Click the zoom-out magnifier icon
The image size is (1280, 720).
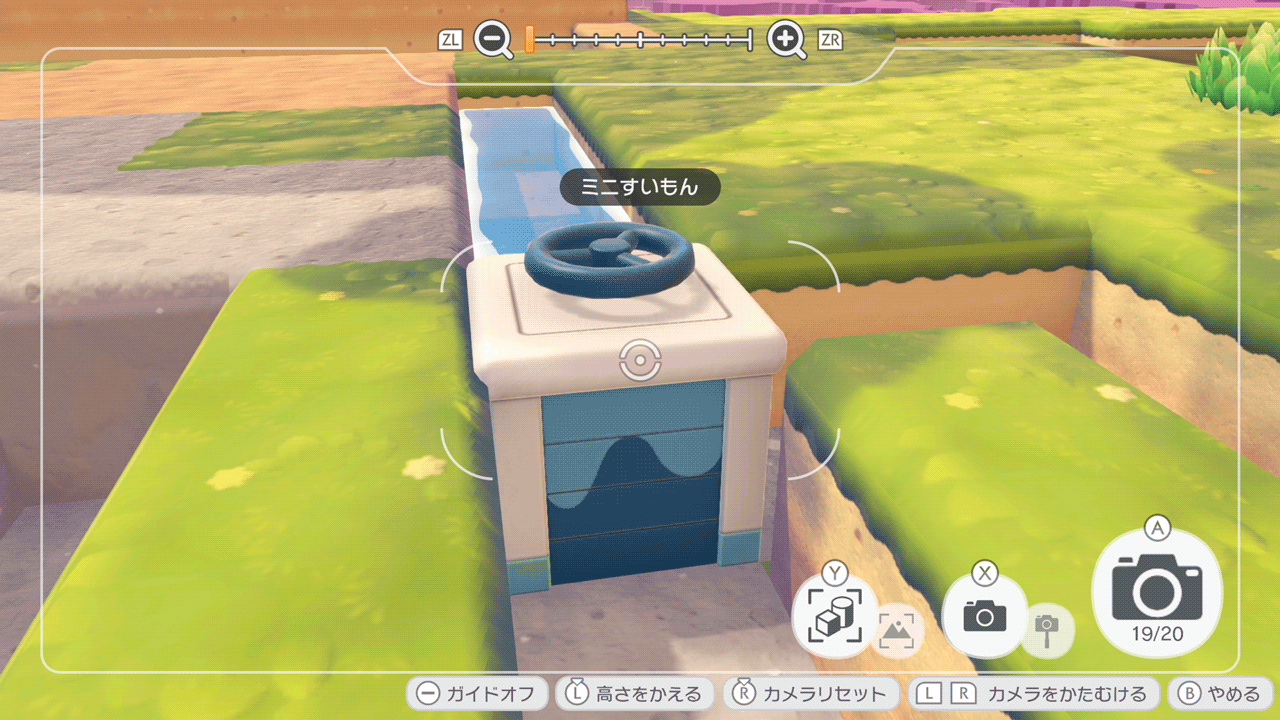coord(493,40)
